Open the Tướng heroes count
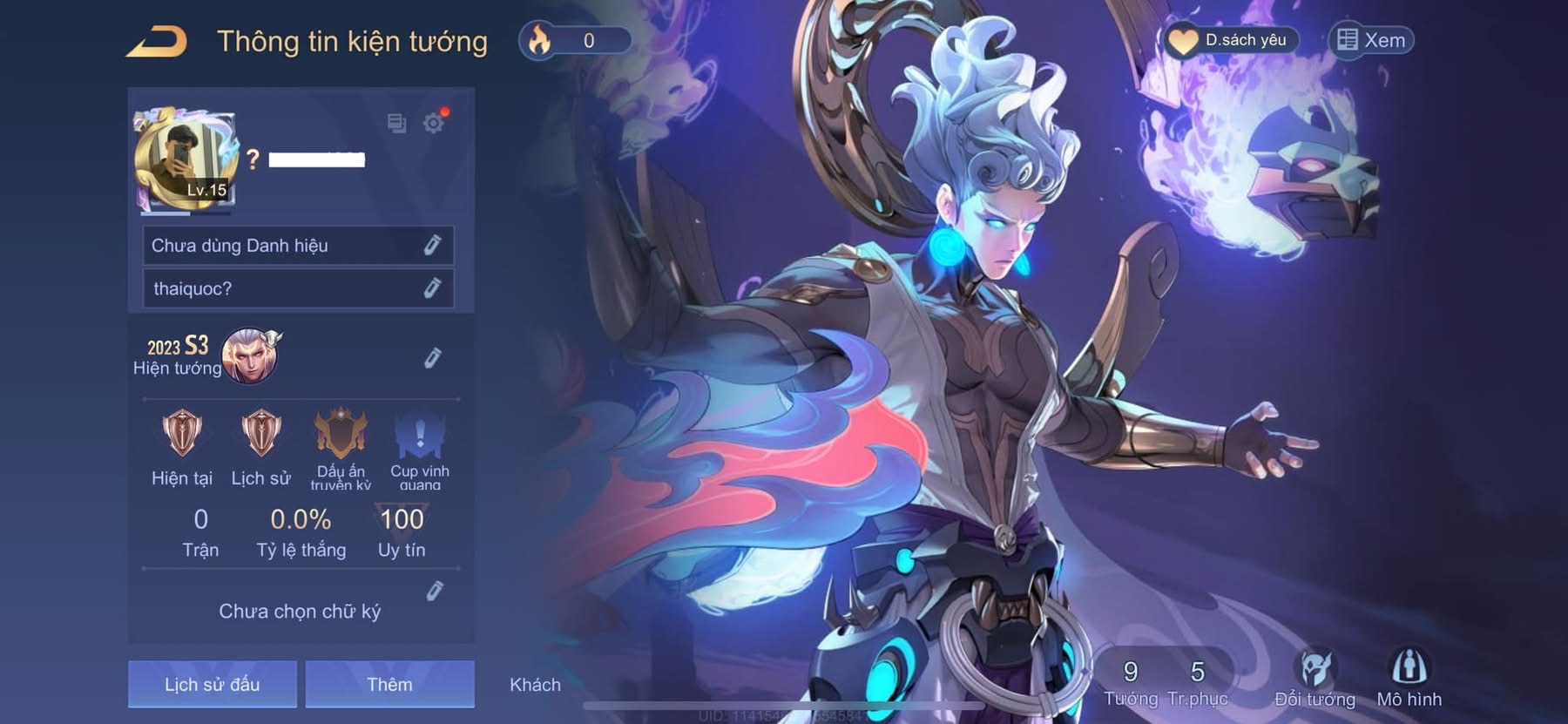 pyautogui.click(x=1131, y=682)
